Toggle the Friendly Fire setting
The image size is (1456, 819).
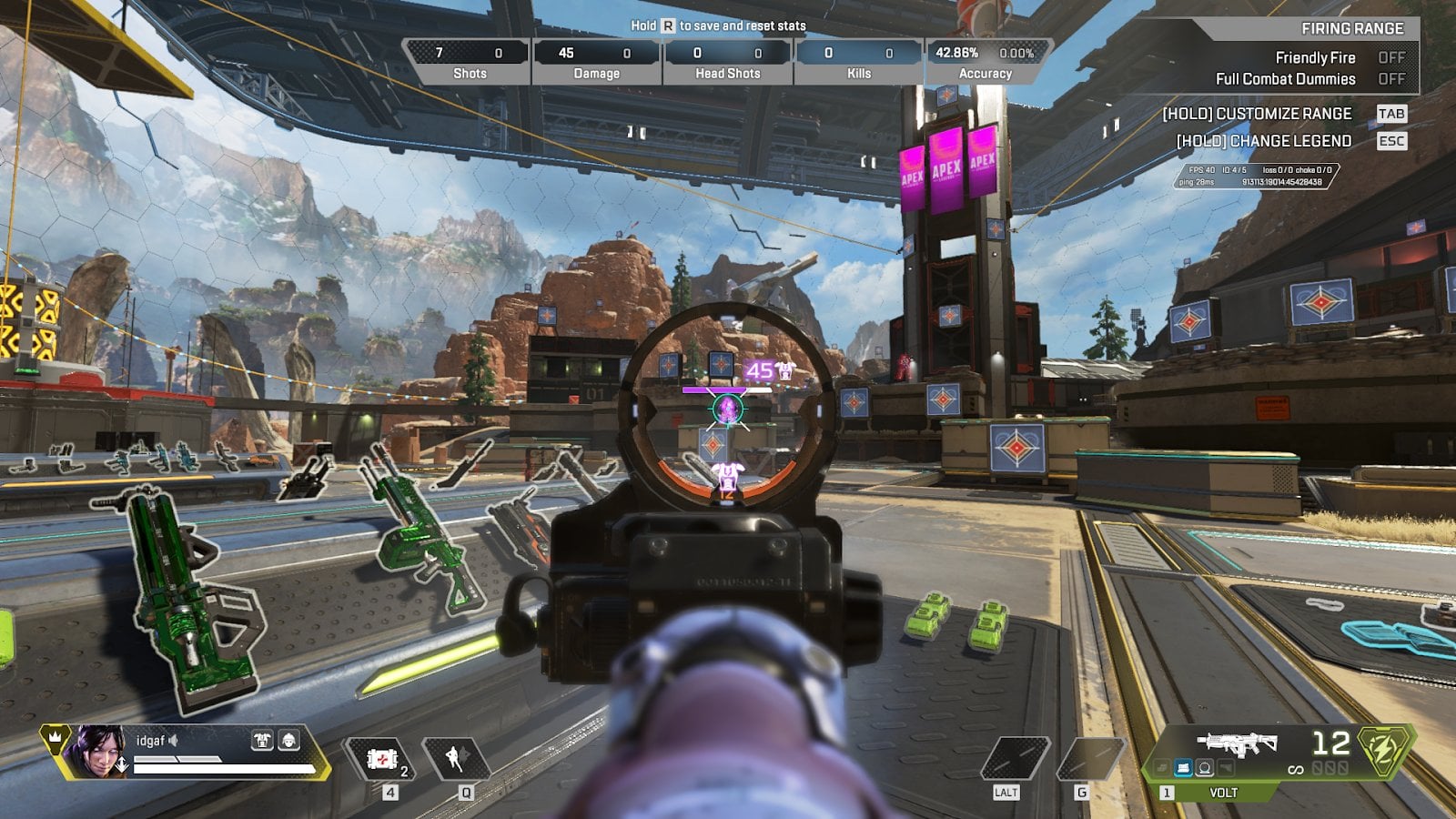tap(1391, 57)
